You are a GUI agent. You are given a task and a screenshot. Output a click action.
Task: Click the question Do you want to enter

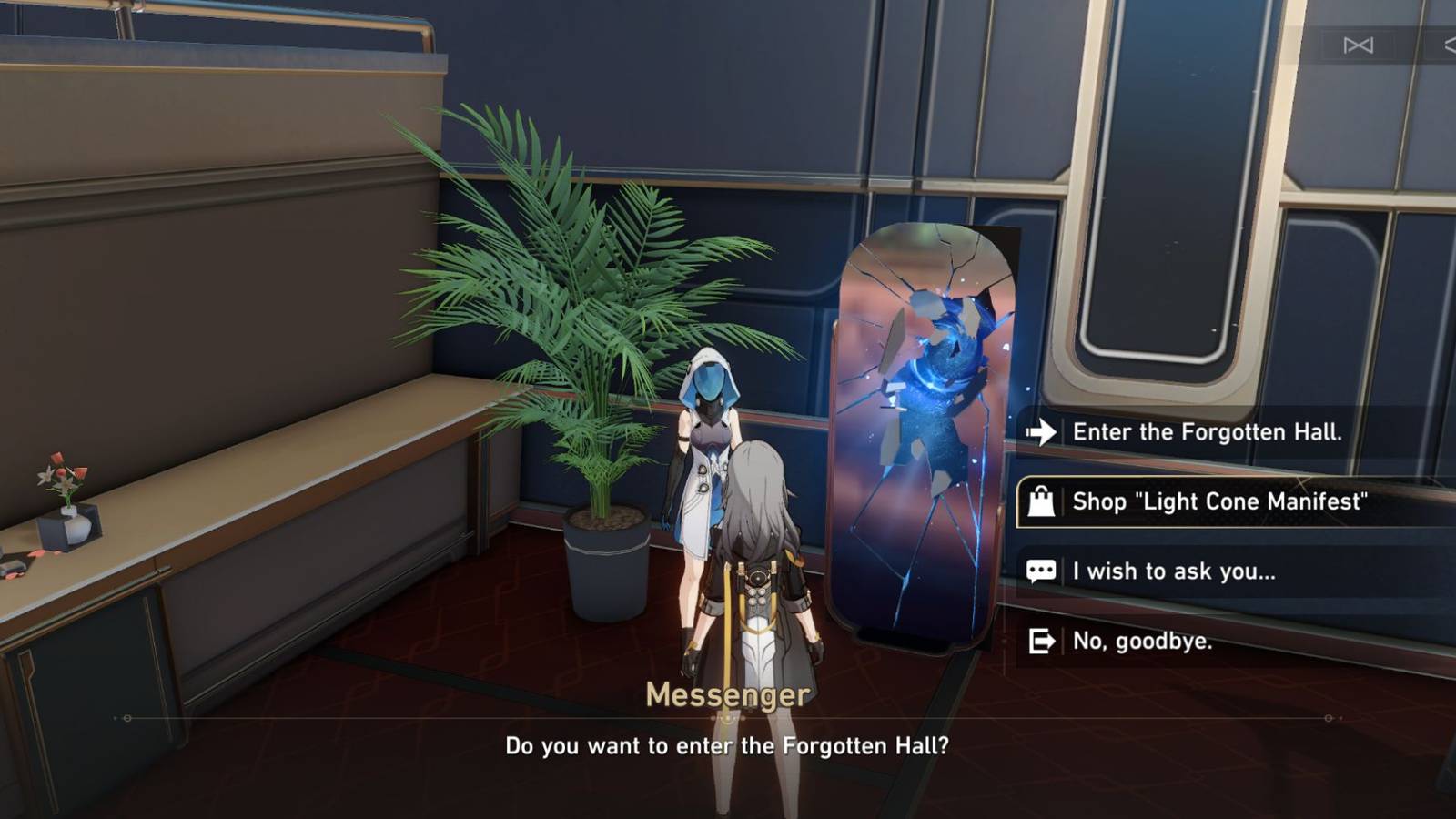click(x=728, y=745)
